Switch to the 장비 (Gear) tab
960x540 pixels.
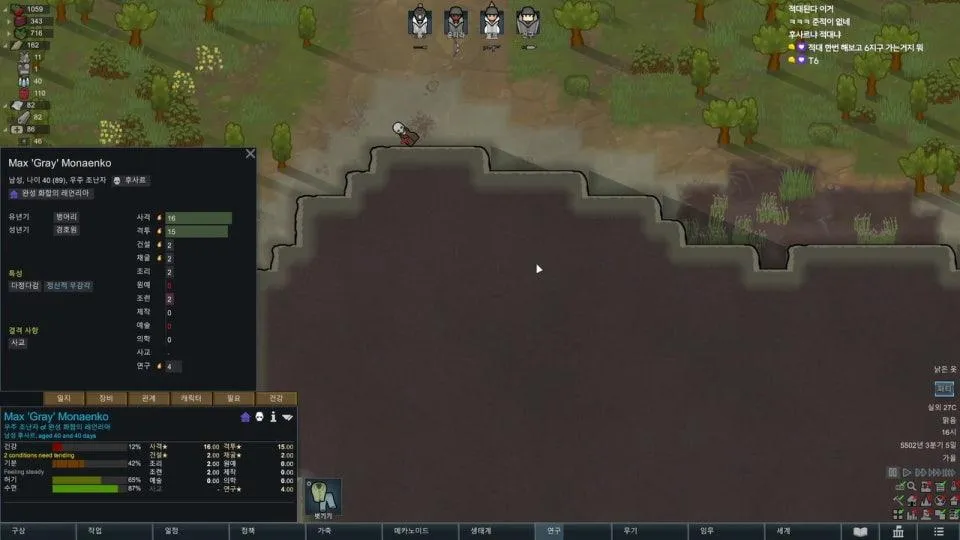[x=106, y=398]
